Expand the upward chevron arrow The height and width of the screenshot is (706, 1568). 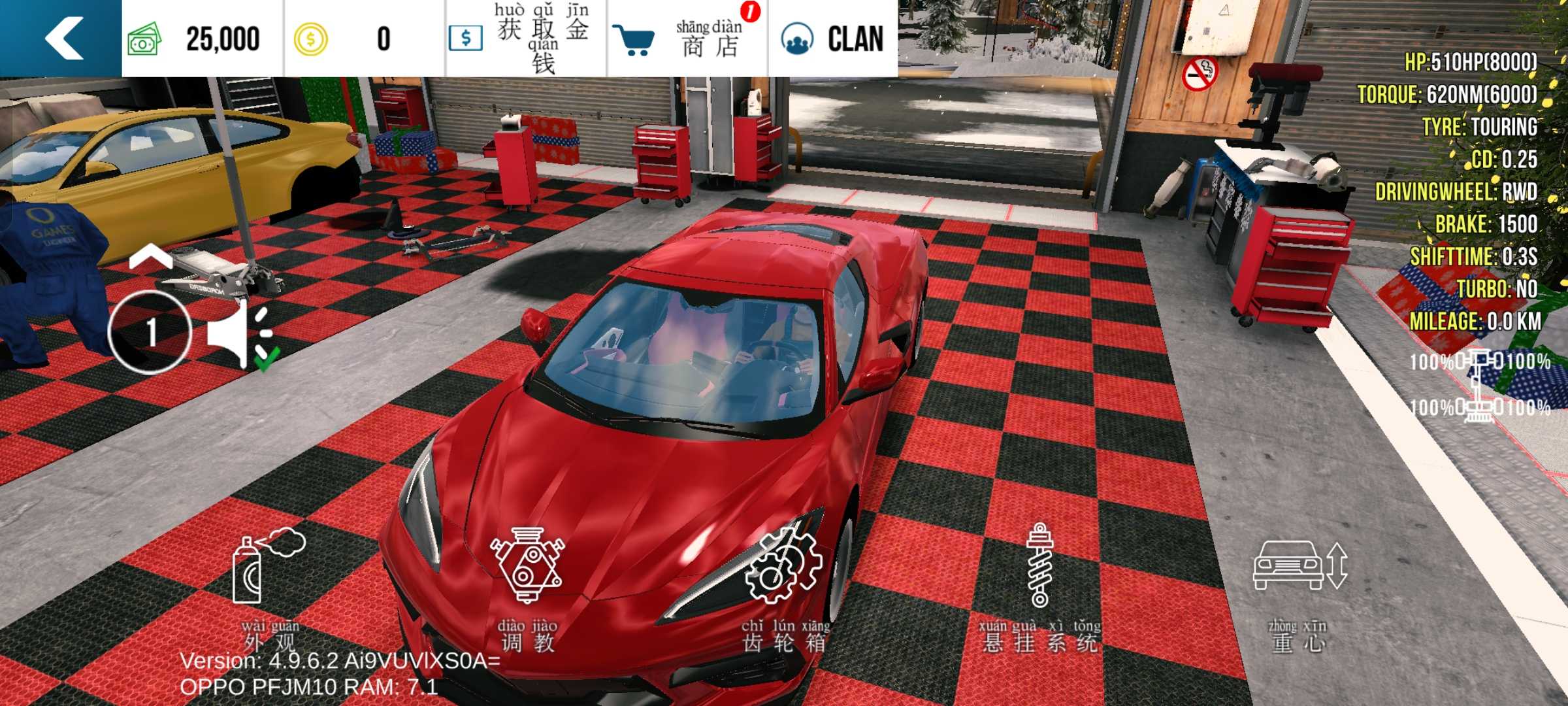coord(150,257)
